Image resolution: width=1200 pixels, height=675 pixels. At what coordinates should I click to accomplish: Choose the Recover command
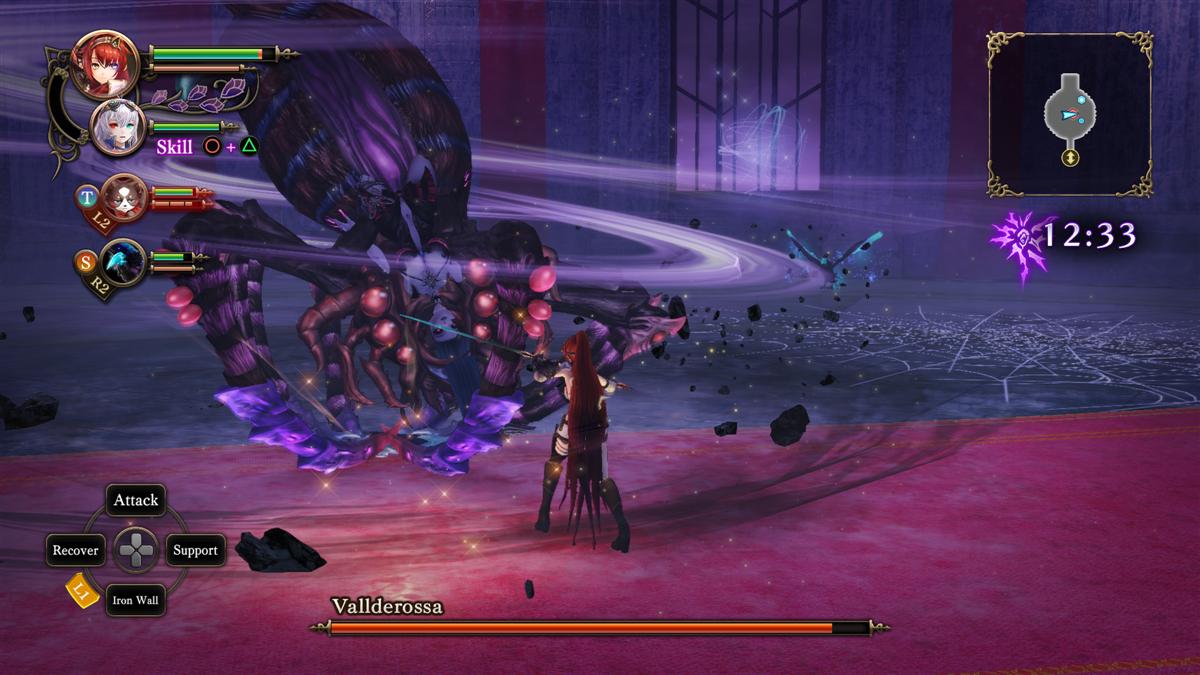(x=76, y=550)
